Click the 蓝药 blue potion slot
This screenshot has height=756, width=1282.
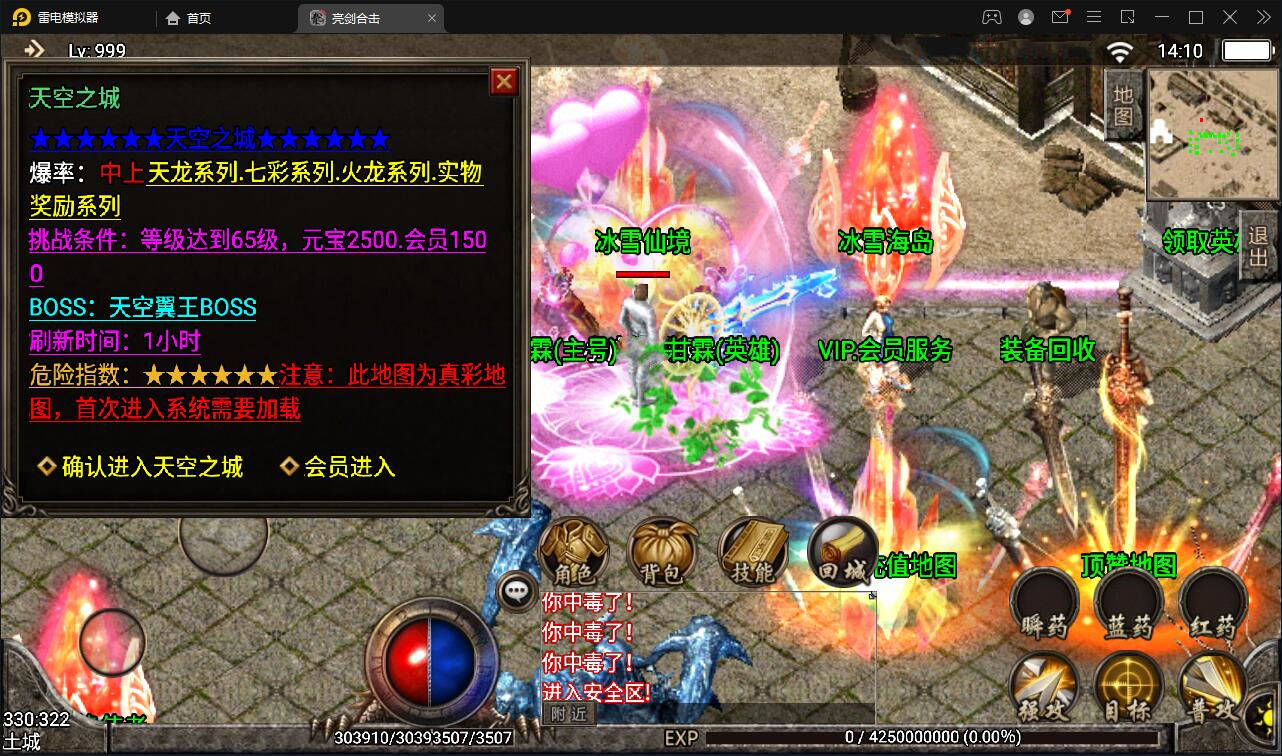pos(1128,605)
